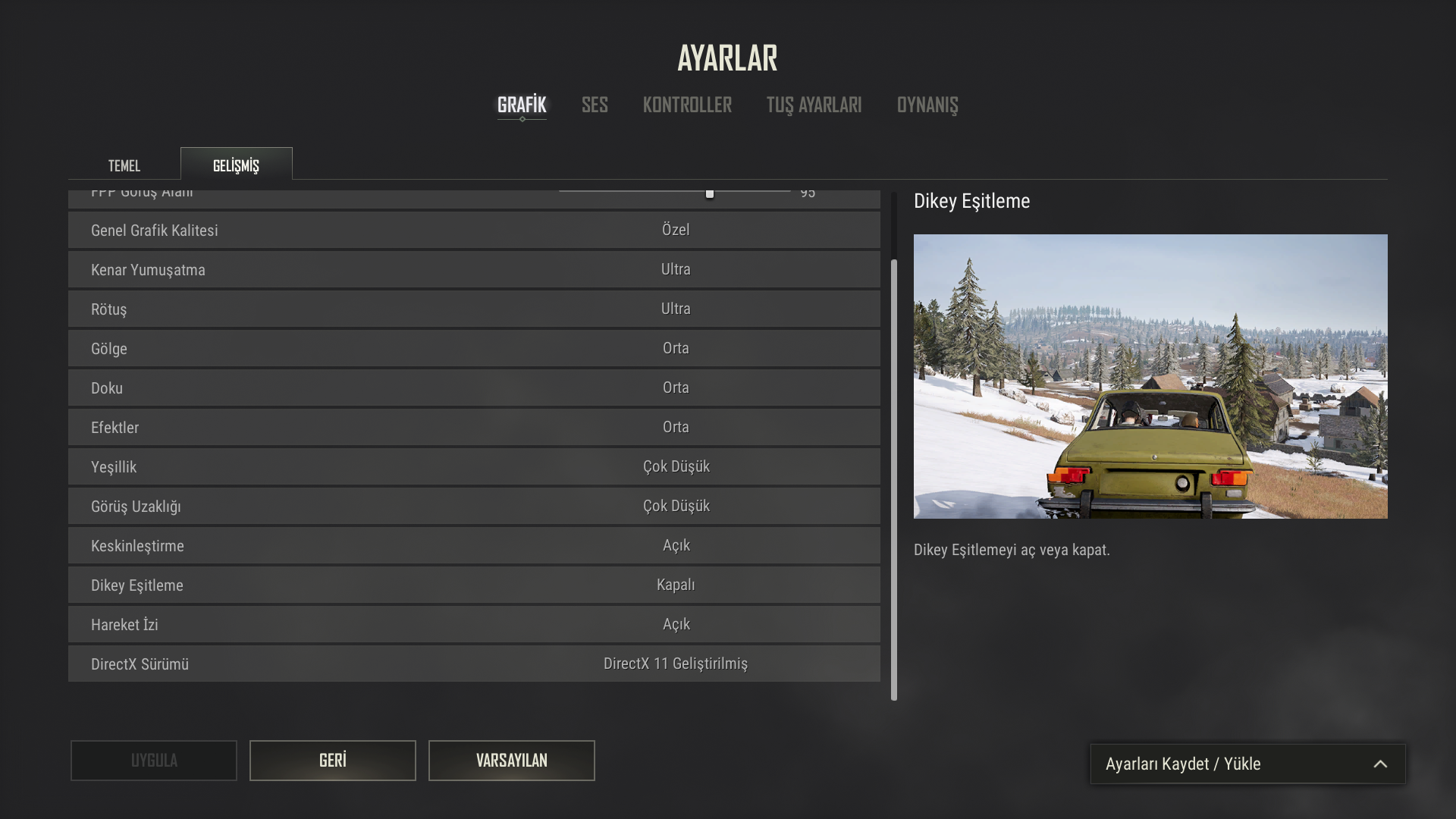1456x819 pixels.
Task: Click the GERİ button
Action: (332, 760)
